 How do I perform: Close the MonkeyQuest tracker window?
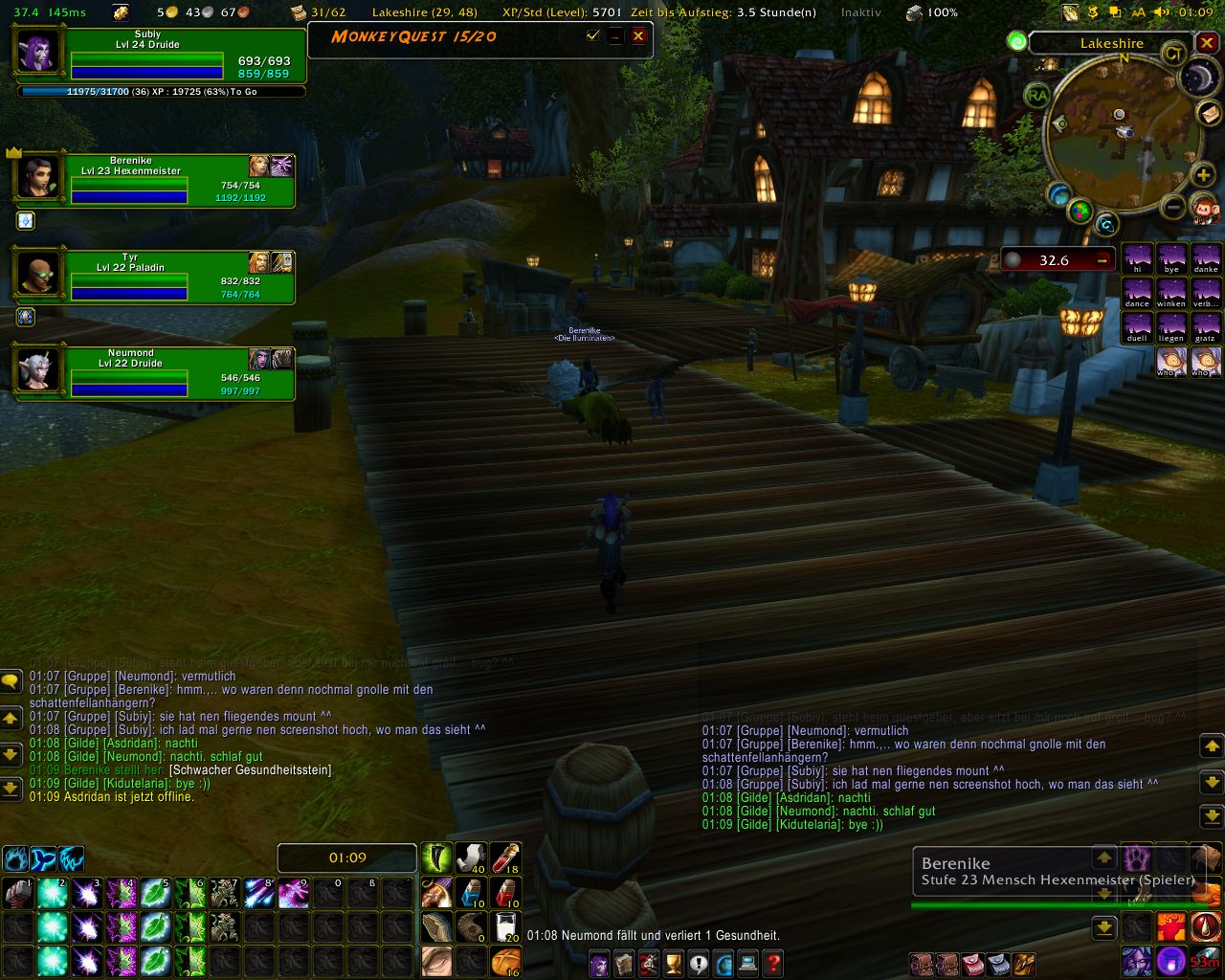click(638, 36)
